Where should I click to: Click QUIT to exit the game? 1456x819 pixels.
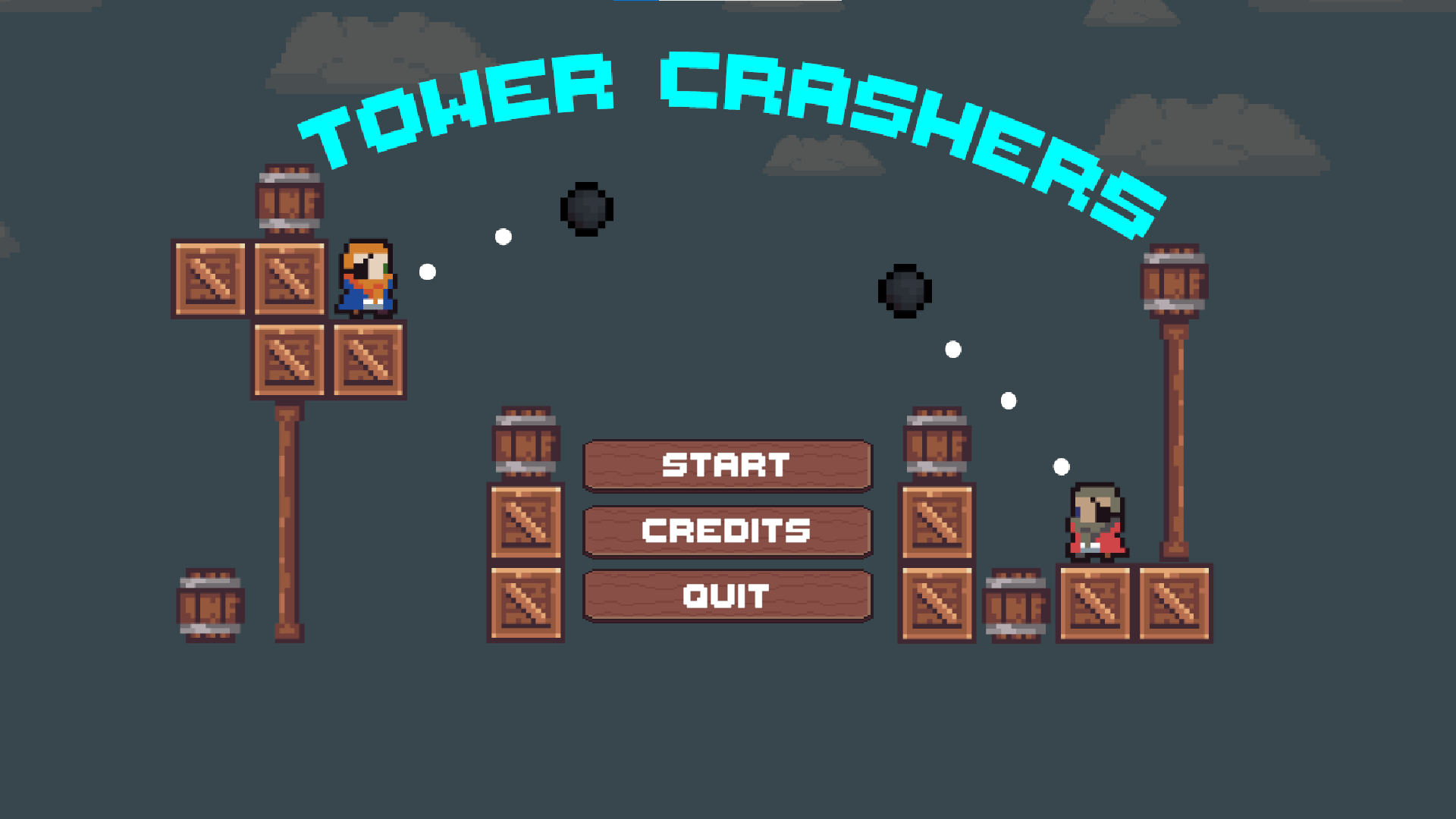[x=727, y=595]
